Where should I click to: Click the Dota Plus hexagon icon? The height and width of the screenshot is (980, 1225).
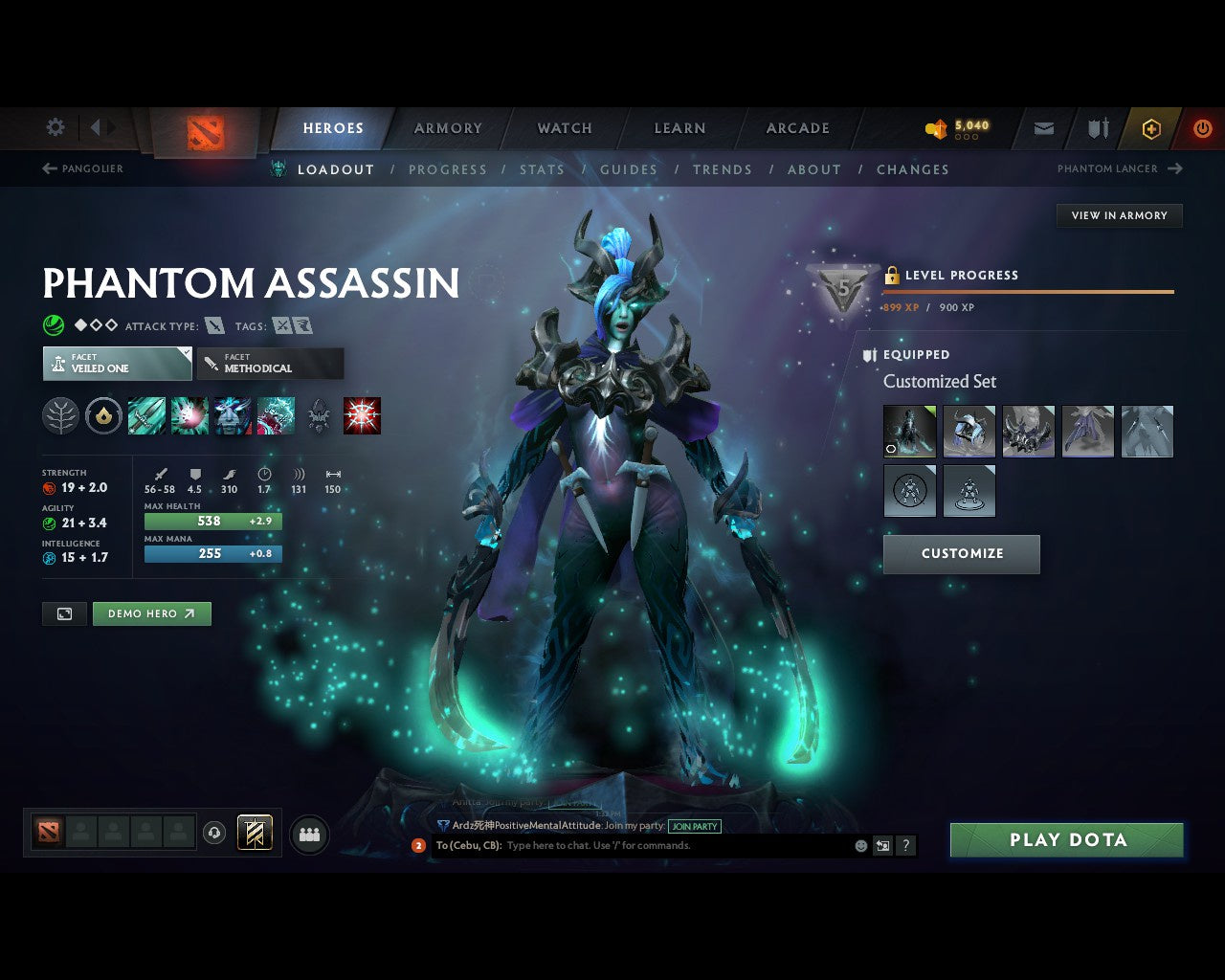pyautogui.click(x=1150, y=128)
